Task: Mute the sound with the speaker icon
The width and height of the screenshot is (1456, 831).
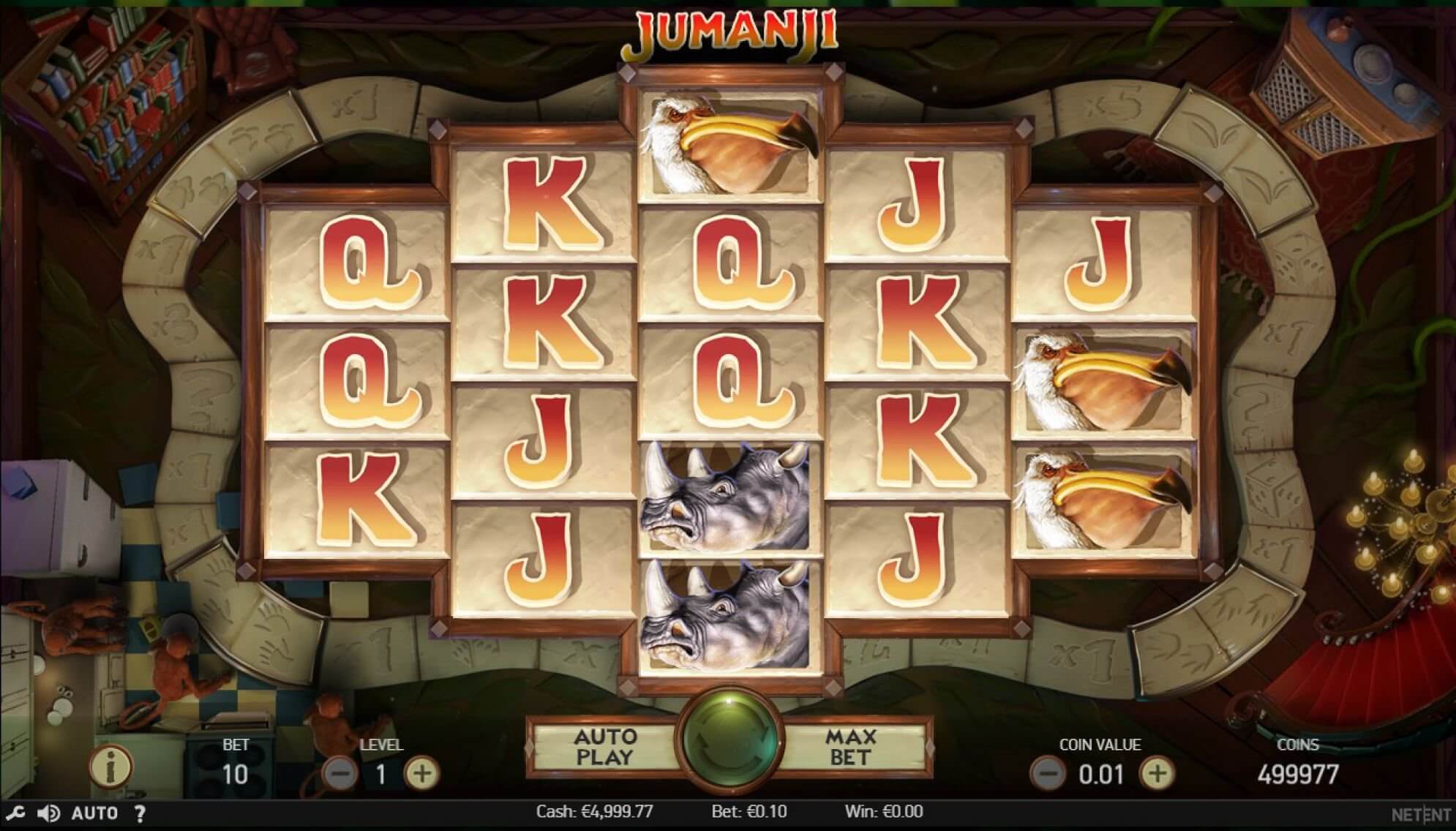Action: [x=48, y=811]
